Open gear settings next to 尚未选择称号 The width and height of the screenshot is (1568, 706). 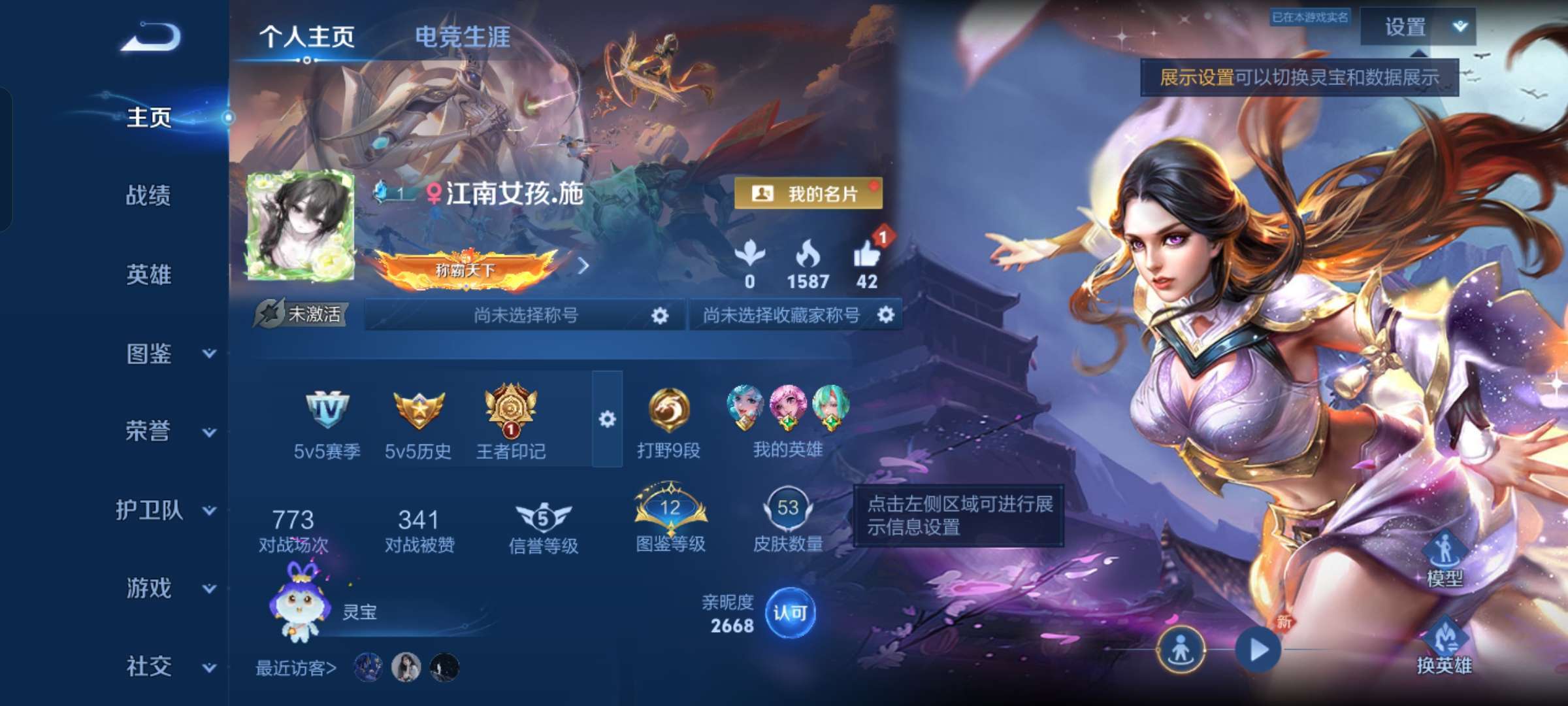(660, 314)
